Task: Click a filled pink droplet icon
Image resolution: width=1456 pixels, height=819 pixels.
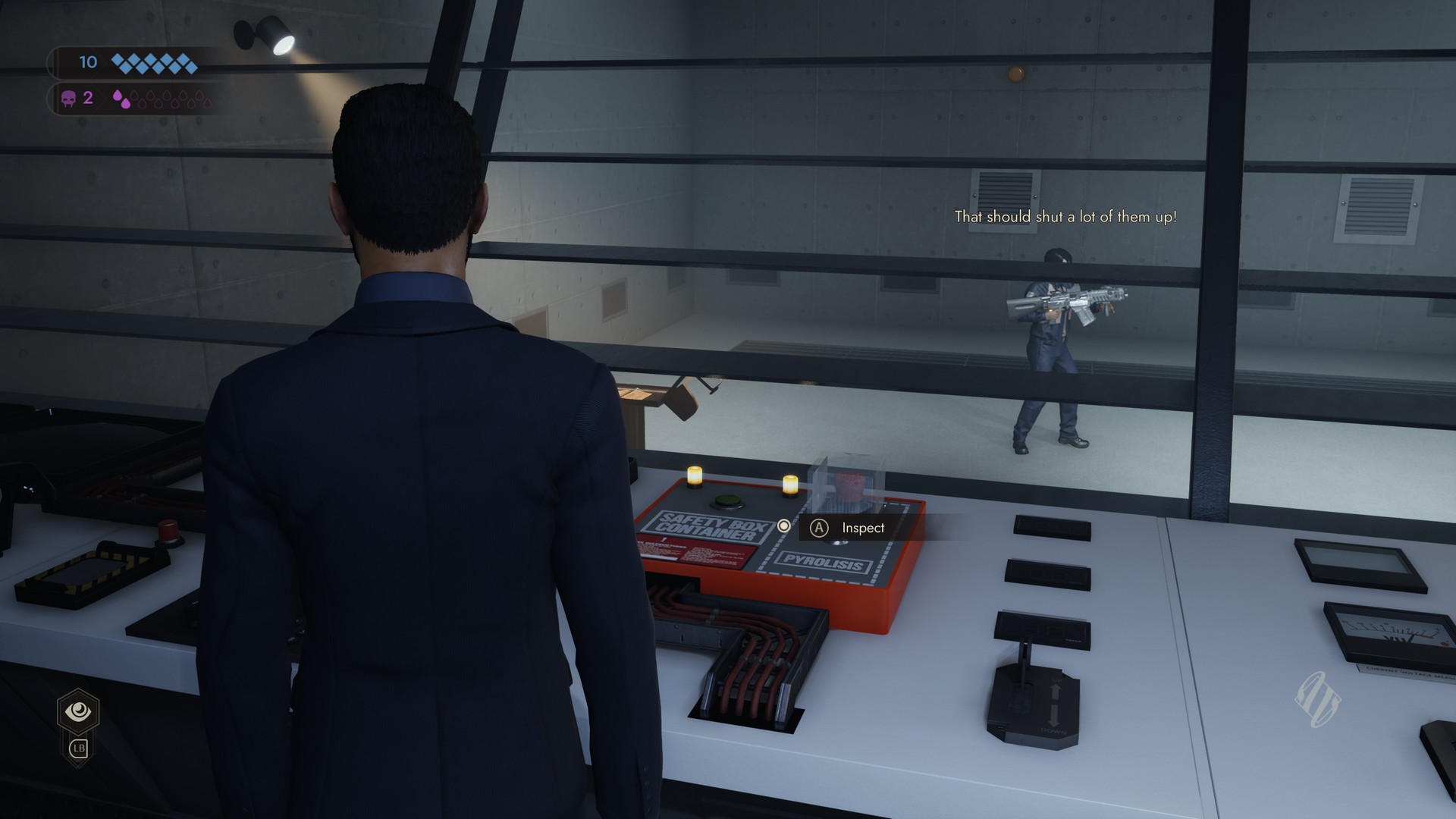Action: coord(119,96)
